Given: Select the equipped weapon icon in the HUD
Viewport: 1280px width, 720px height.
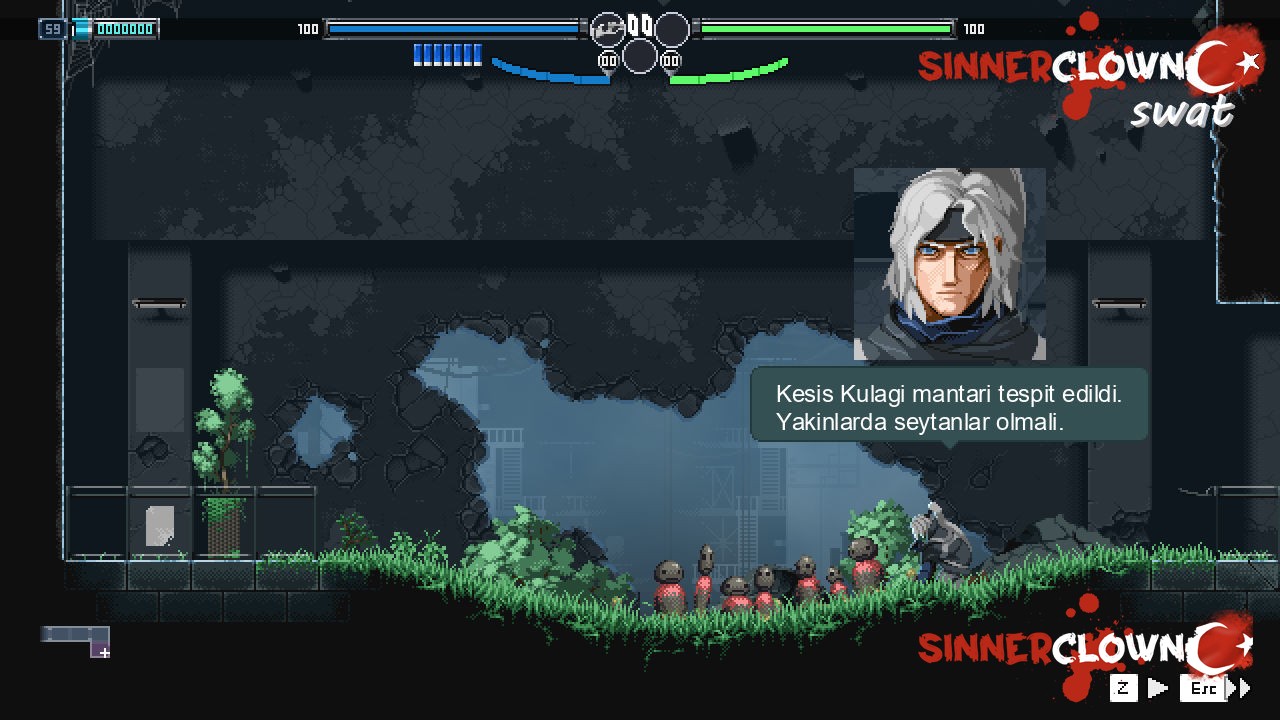Looking at the screenshot, I should (606, 29).
